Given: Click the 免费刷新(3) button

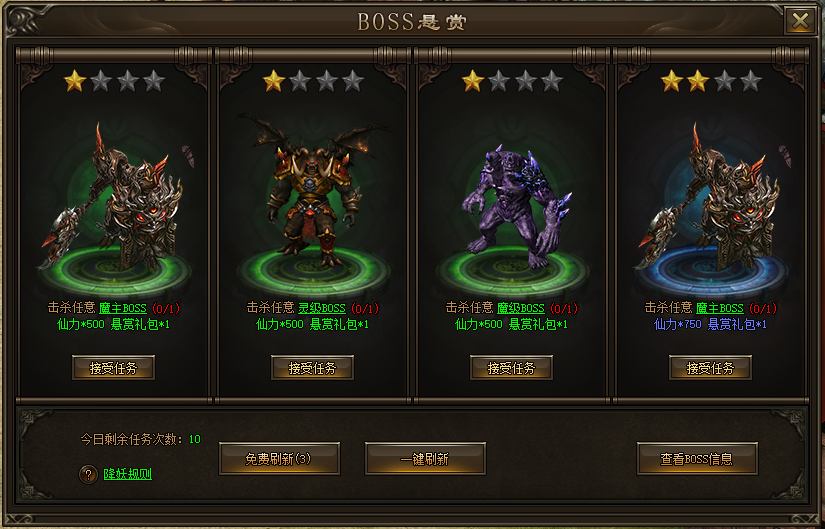Looking at the screenshot, I should click(279, 459).
